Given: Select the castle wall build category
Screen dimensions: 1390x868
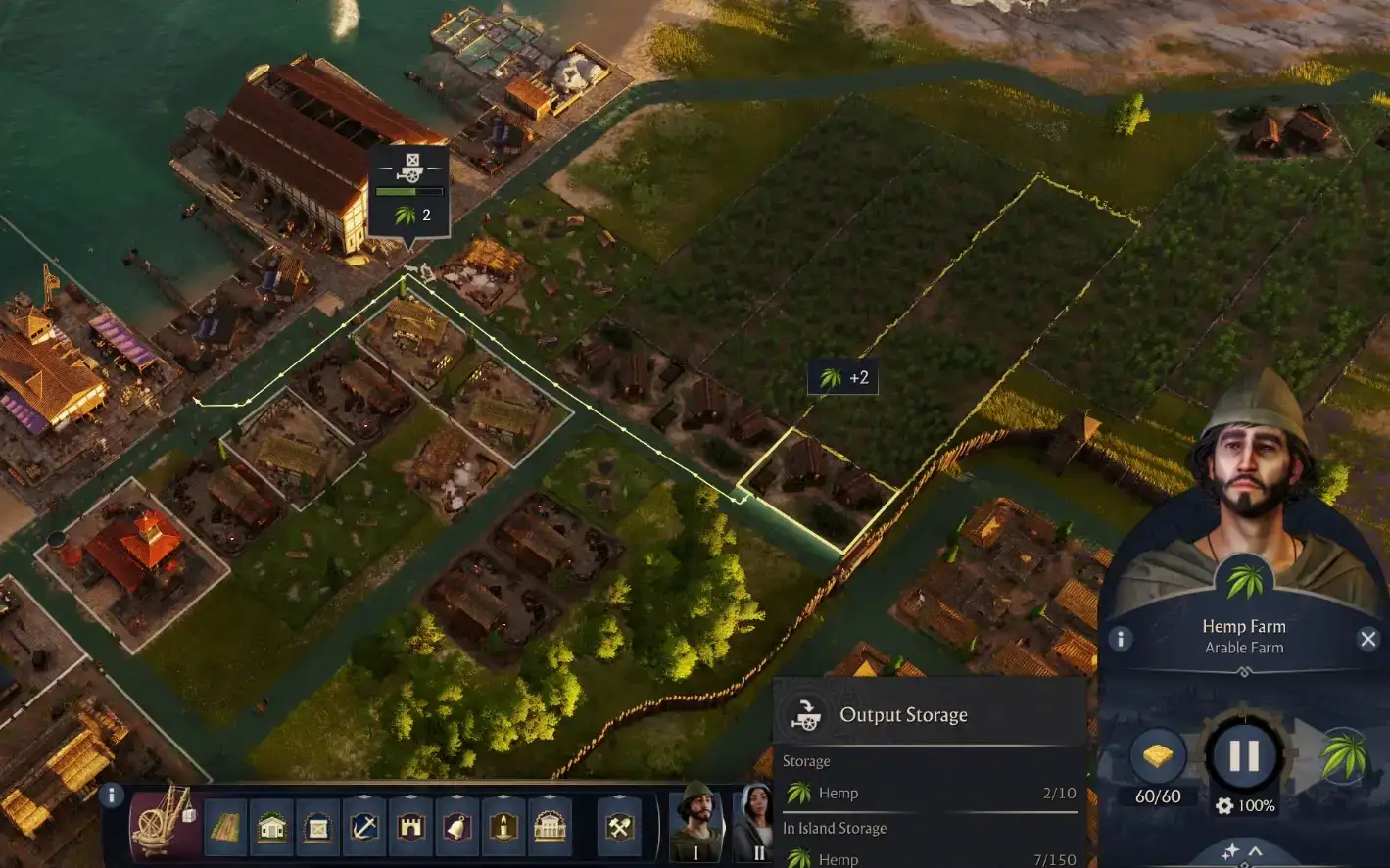Looking at the screenshot, I should tap(411, 827).
